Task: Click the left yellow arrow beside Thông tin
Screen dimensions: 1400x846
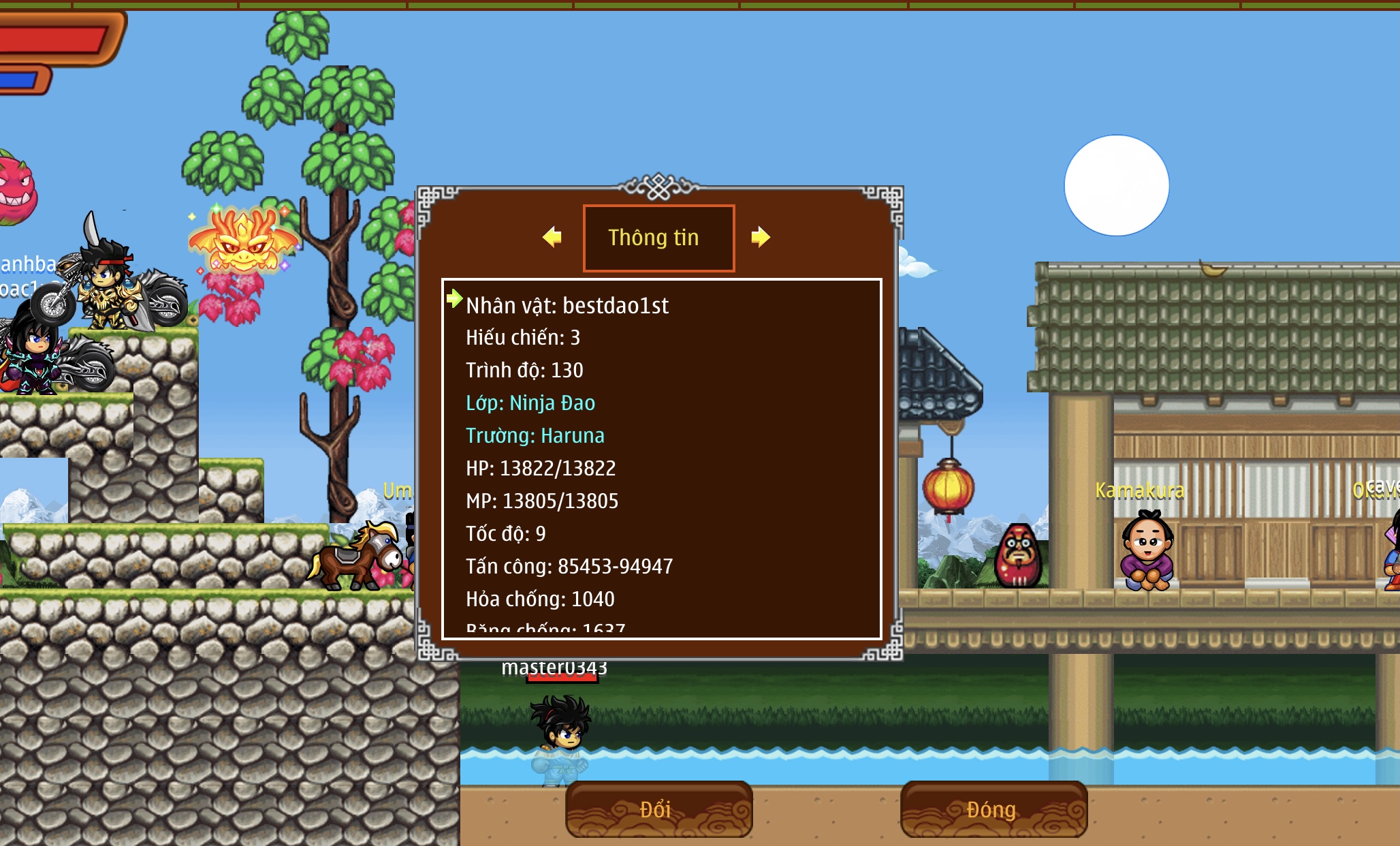Action: click(x=552, y=237)
